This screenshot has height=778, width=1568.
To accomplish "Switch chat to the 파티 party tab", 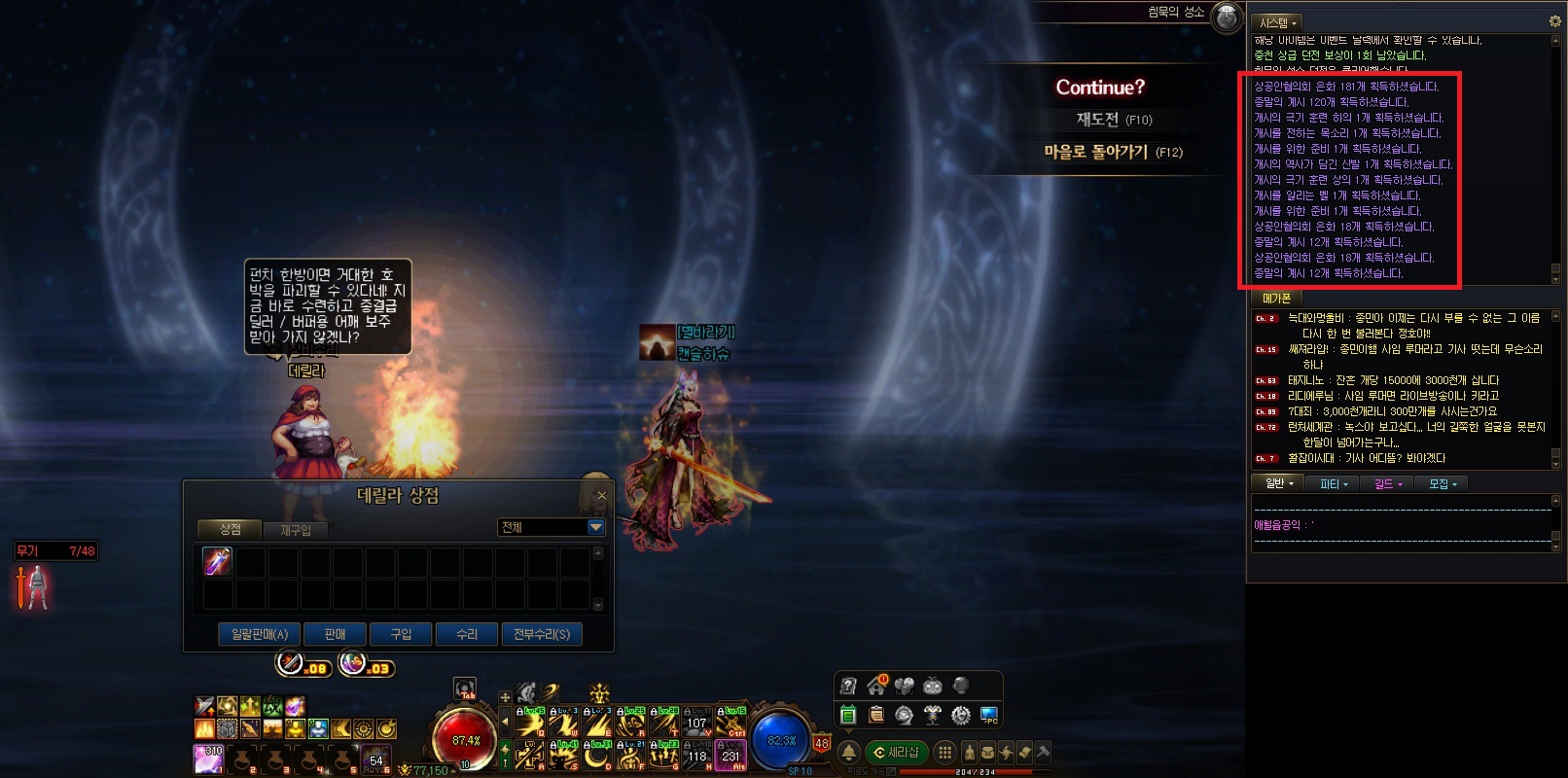I will 1333,484.
